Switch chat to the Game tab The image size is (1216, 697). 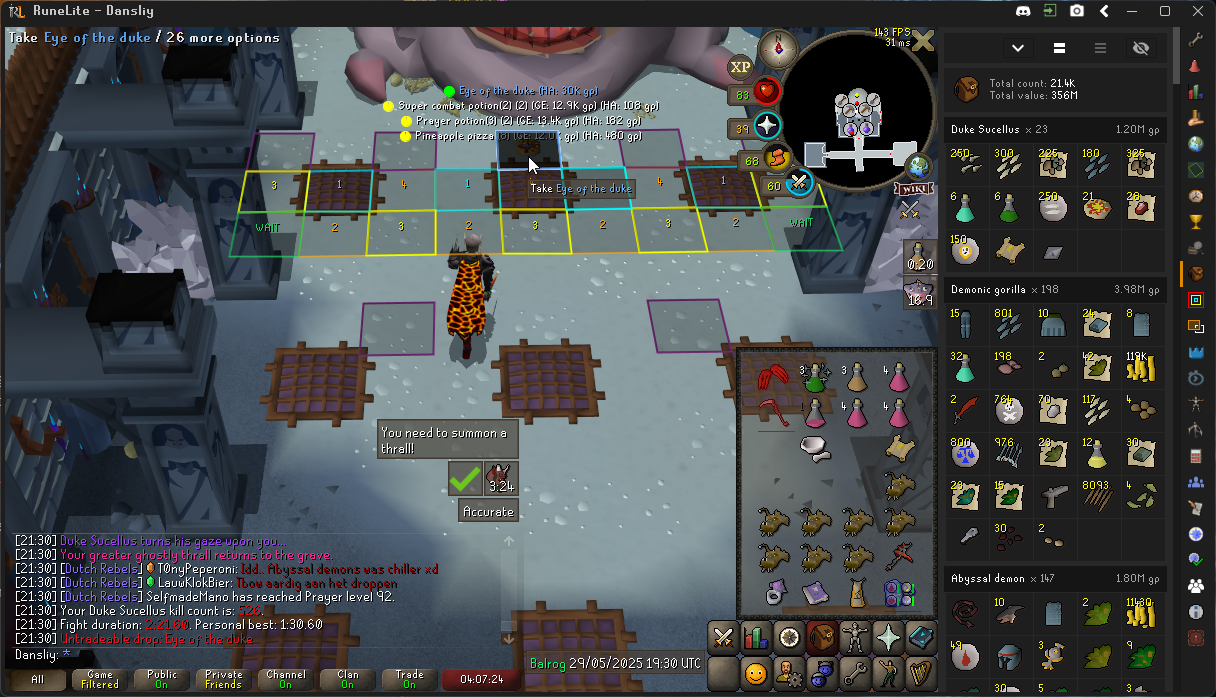100,680
